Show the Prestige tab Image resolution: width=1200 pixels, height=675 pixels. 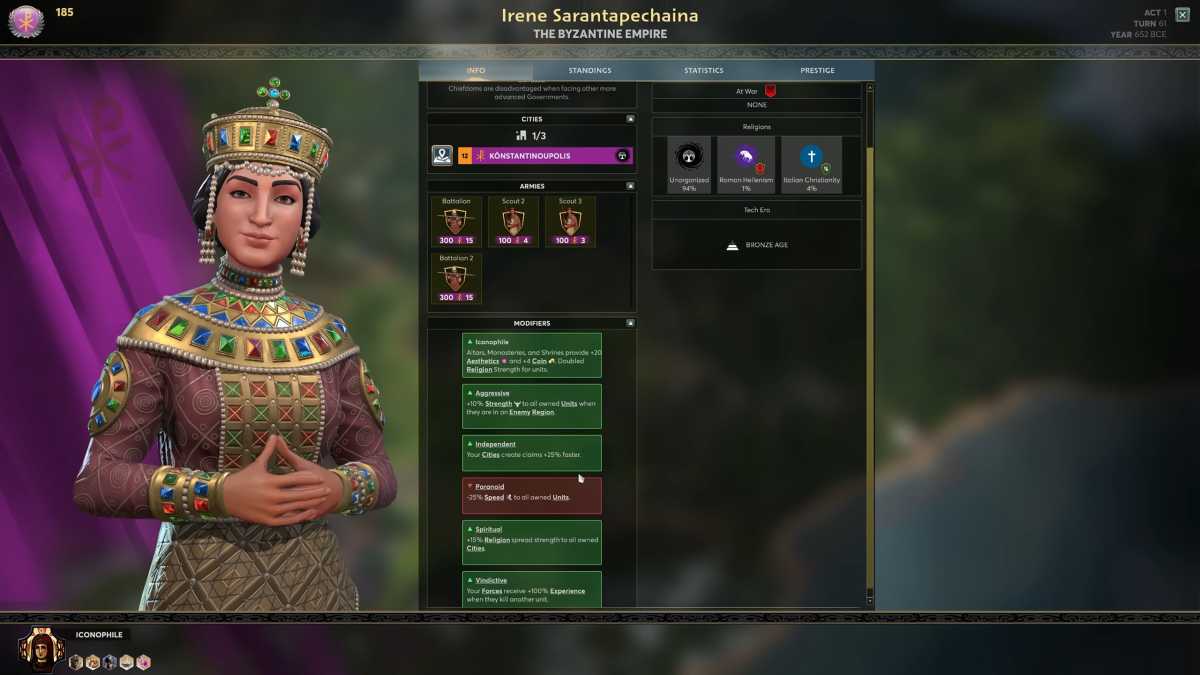(x=817, y=71)
